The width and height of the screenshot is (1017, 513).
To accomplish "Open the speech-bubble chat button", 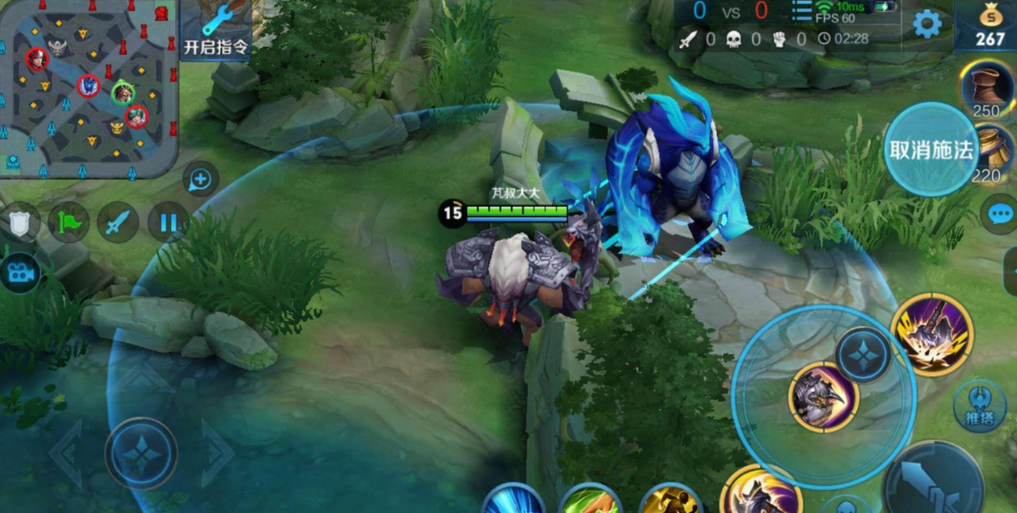I will click(x=1001, y=213).
